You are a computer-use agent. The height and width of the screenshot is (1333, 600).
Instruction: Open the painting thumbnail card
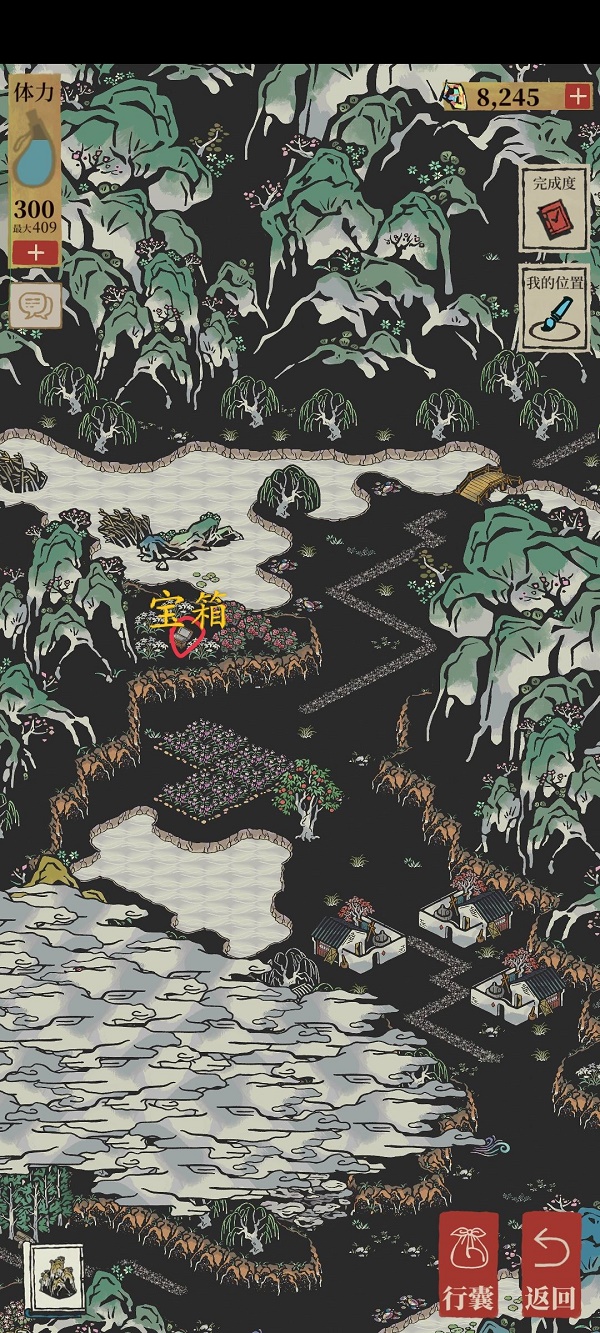coord(52,1277)
